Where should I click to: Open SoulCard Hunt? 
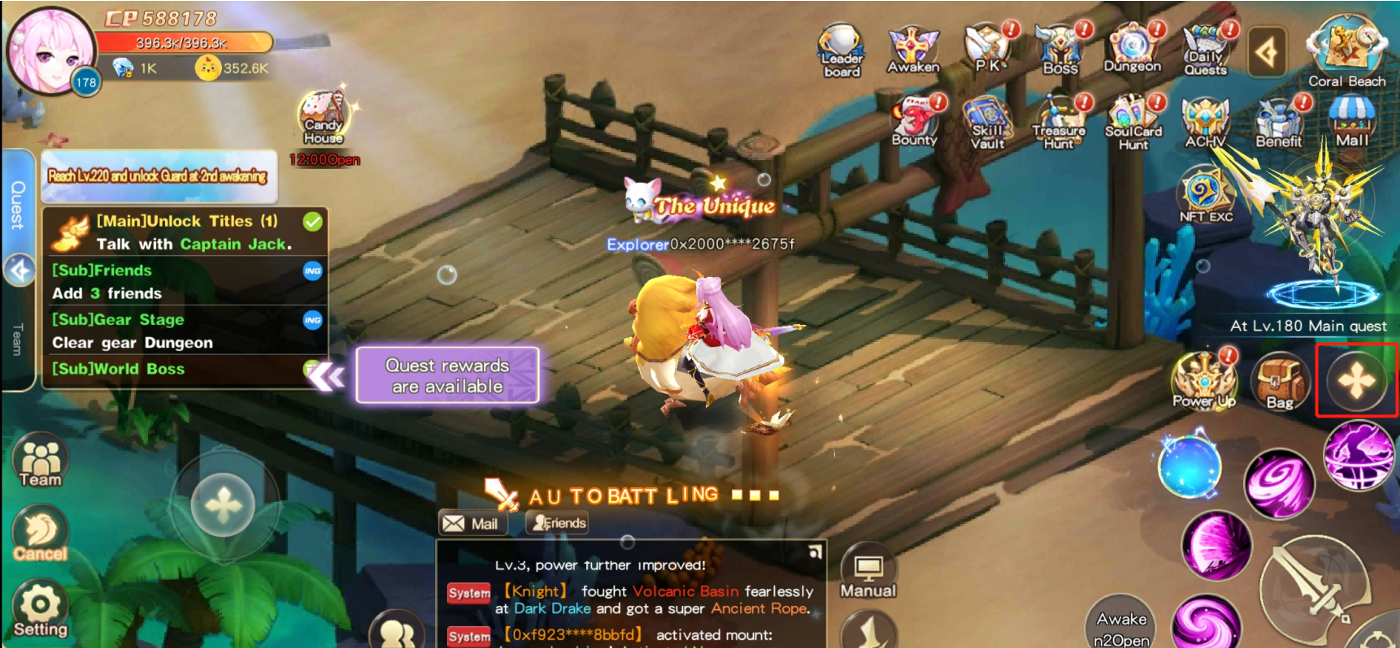click(x=1133, y=122)
